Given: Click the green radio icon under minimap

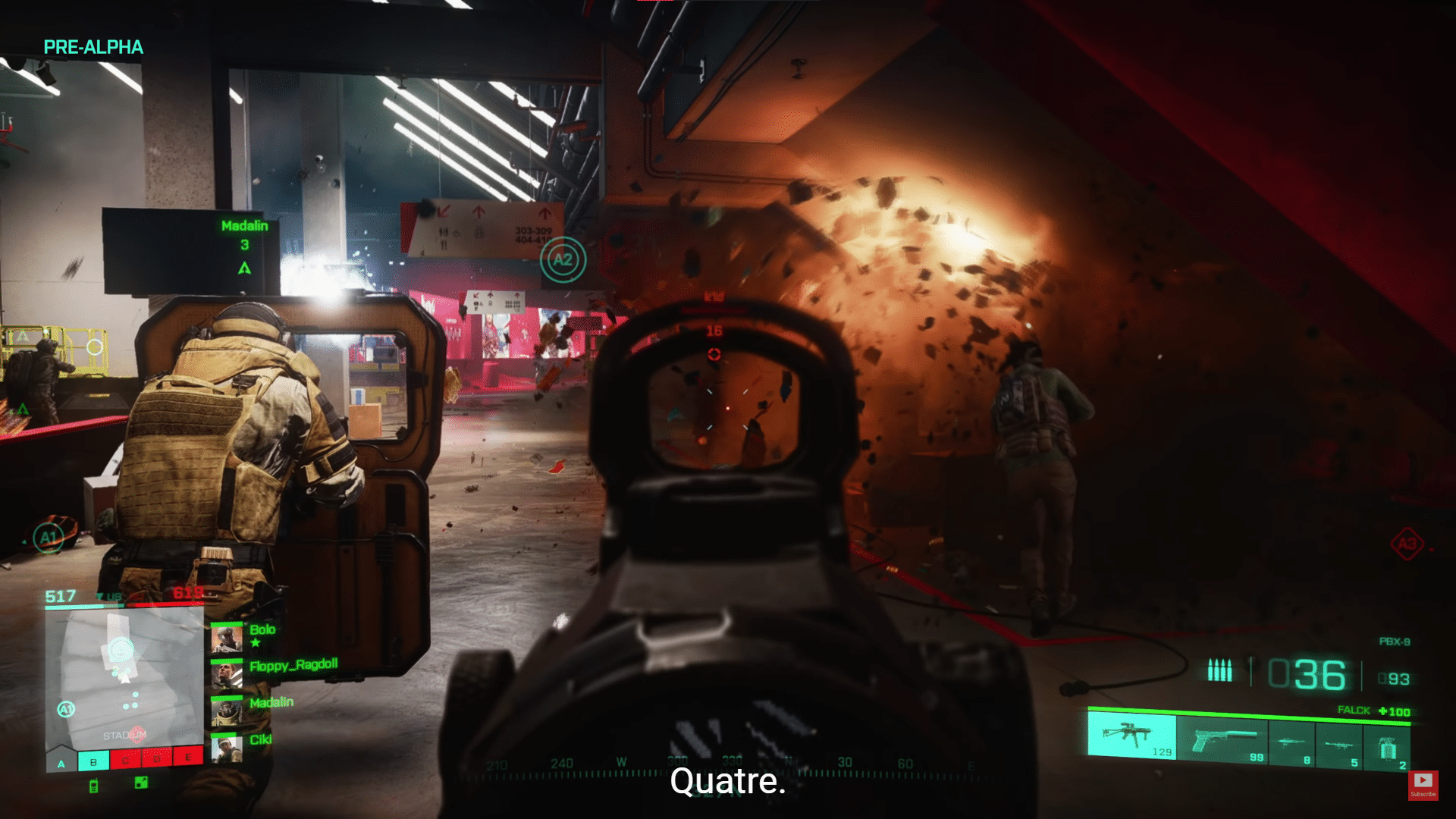Looking at the screenshot, I should point(94,786).
